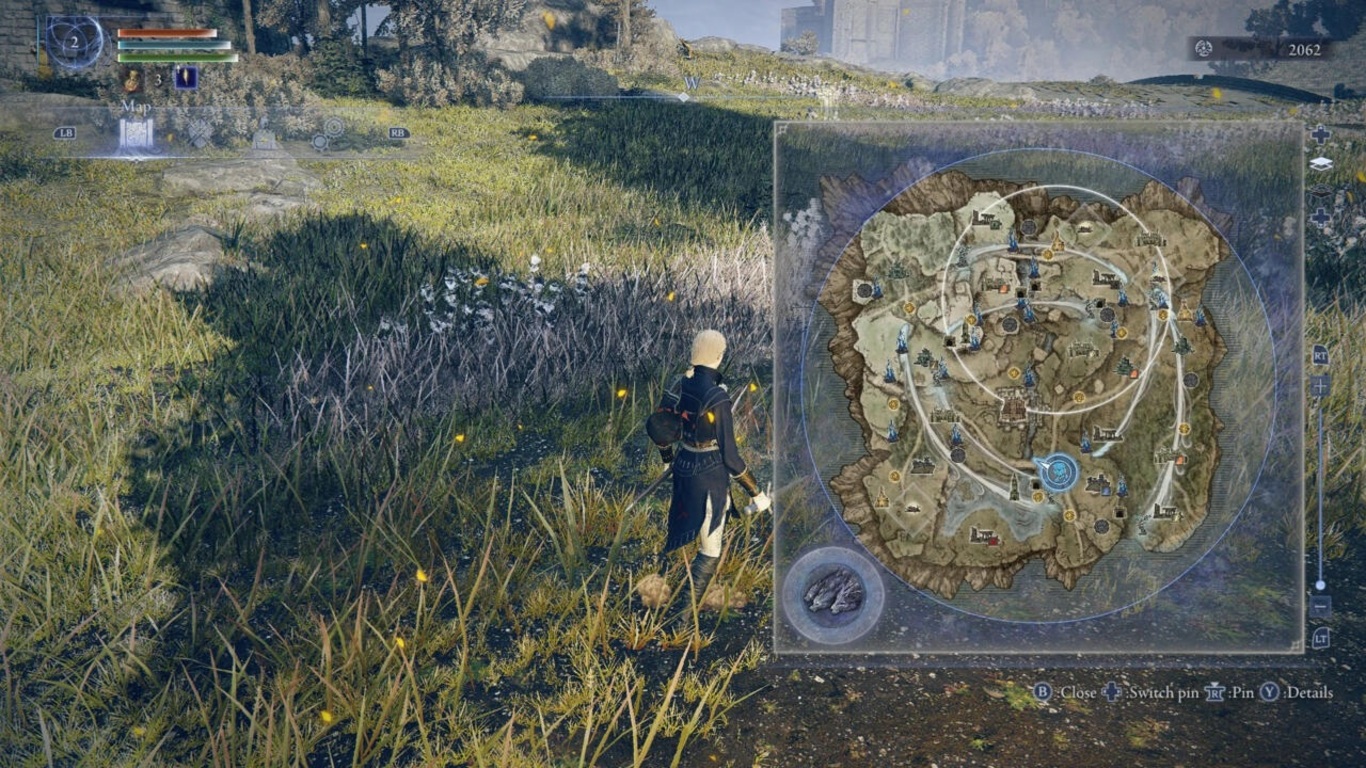1366x768 pixels.
Task: Click the red campfire icon on the map's east side
Action: (1180, 460)
